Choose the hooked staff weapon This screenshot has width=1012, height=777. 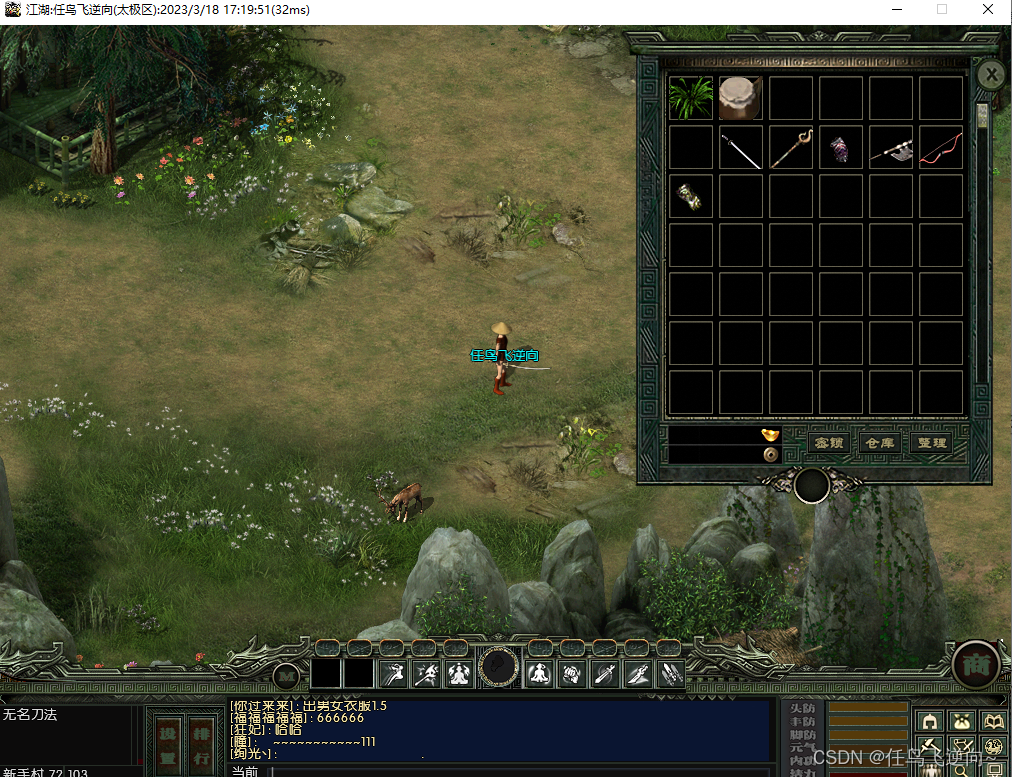[x=791, y=148]
